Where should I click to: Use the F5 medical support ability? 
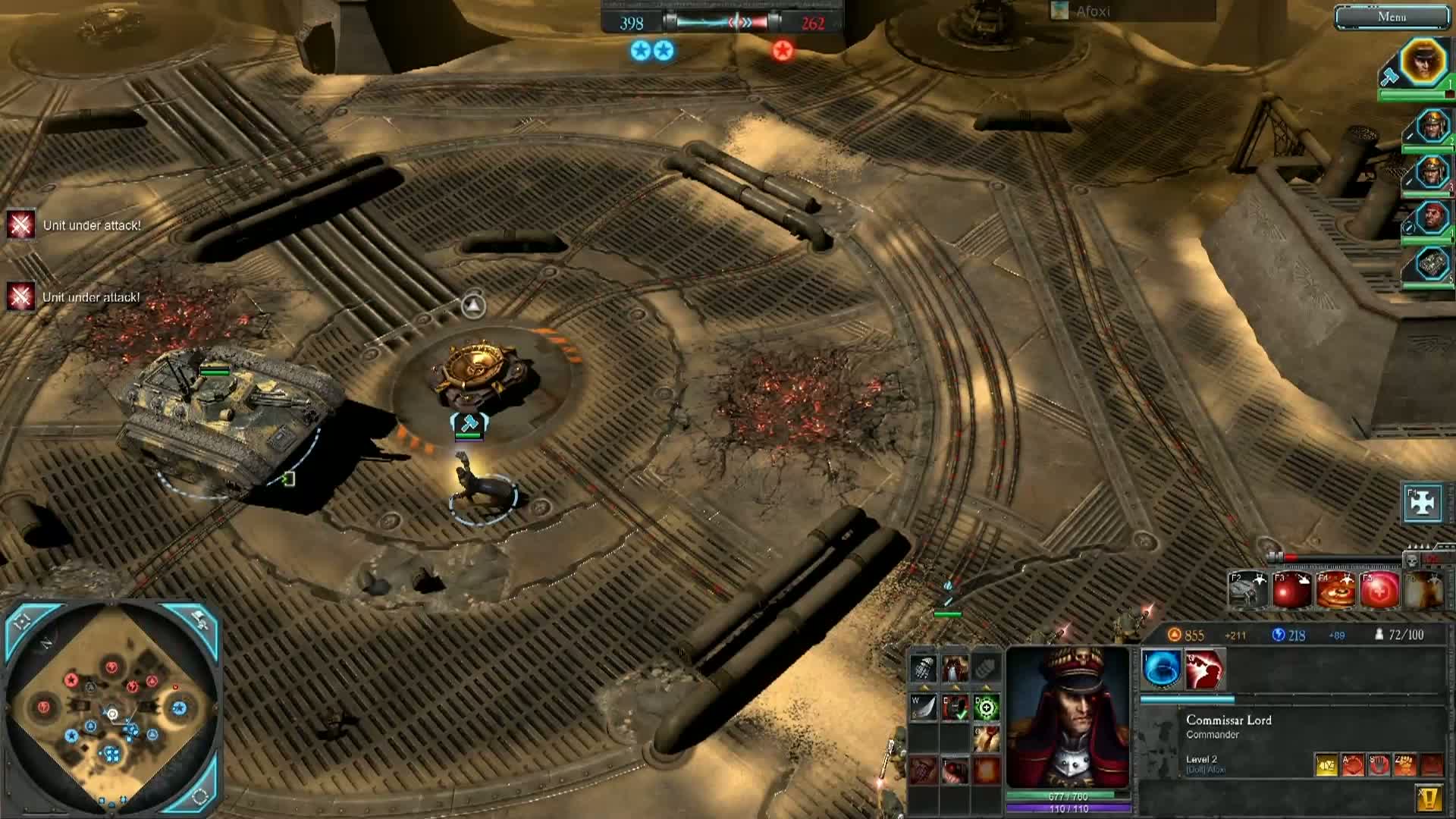tap(1379, 588)
